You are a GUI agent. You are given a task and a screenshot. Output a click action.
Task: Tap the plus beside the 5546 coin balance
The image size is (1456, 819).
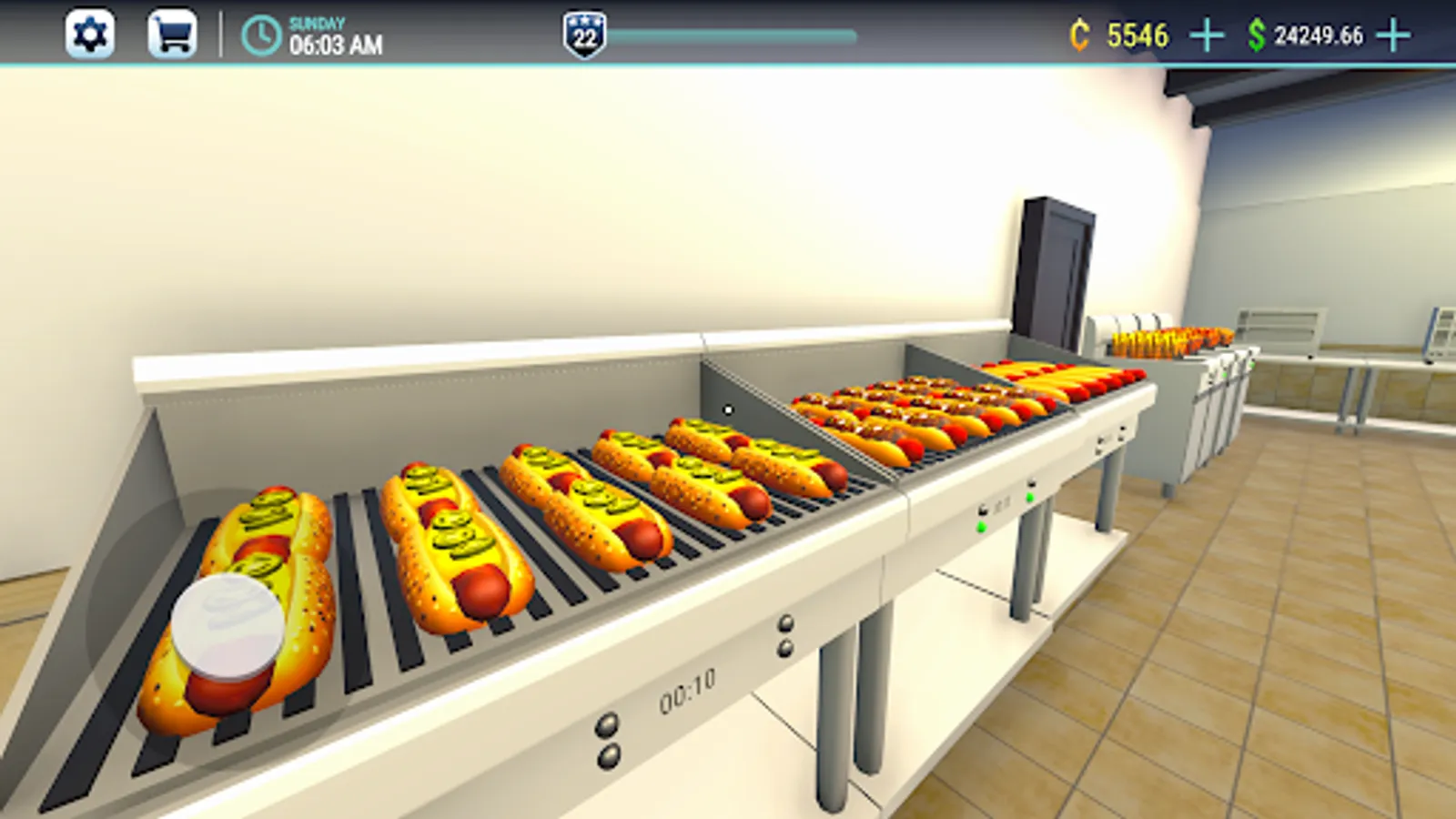(x=1208, y=35)
